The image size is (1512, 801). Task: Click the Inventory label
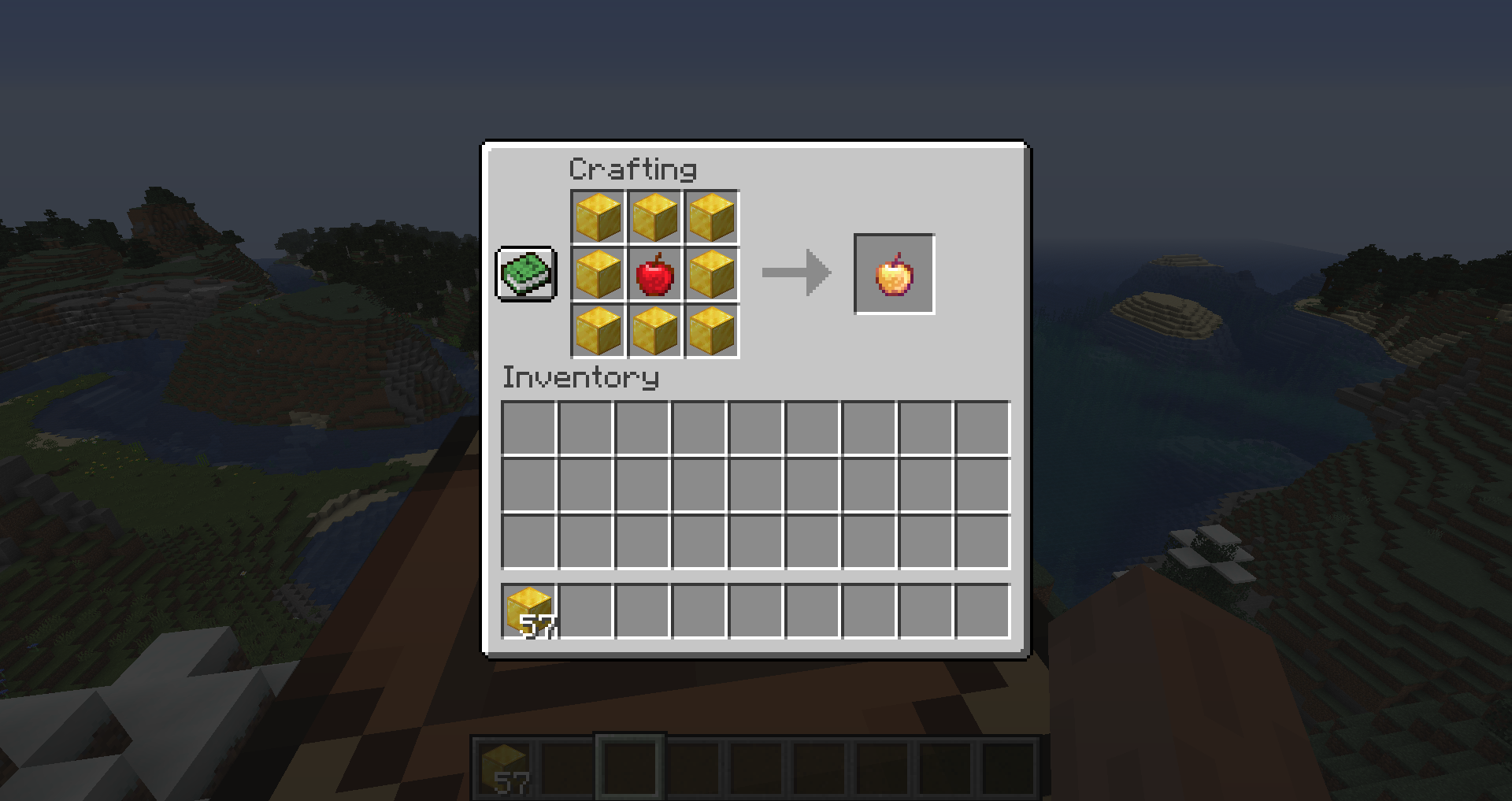tap(580, 377)
